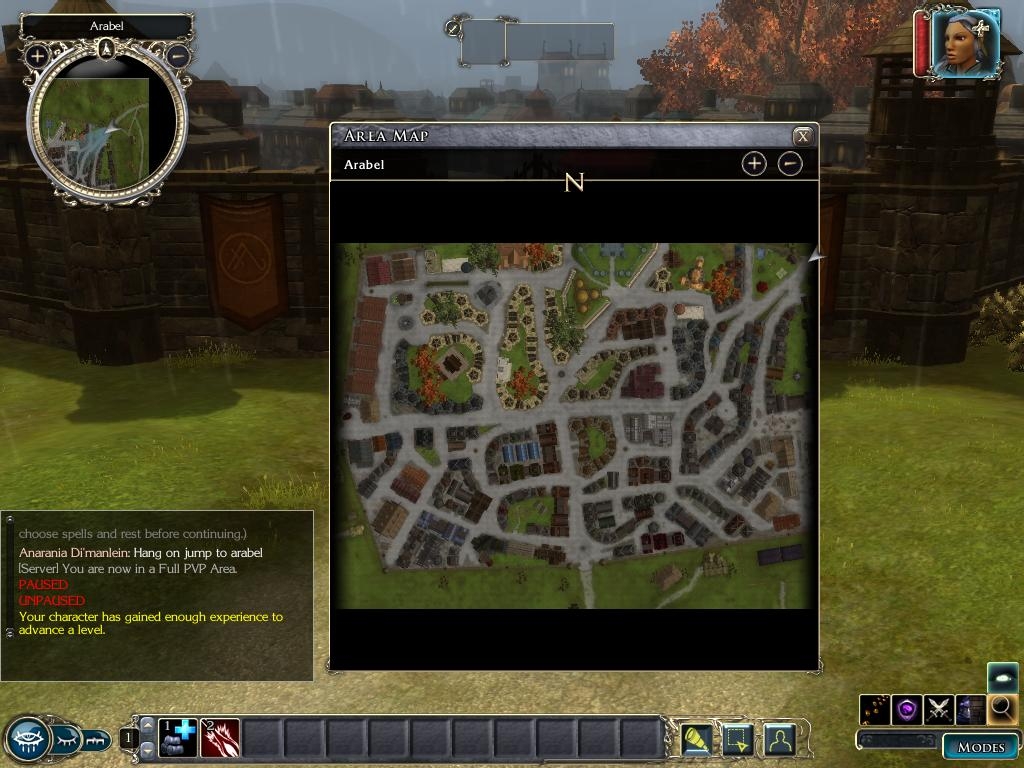Image resolution: width=1024 pixels, height=768 pixels.
Task: Click the crossed swords mode icon
Action: tap(939, 710)
